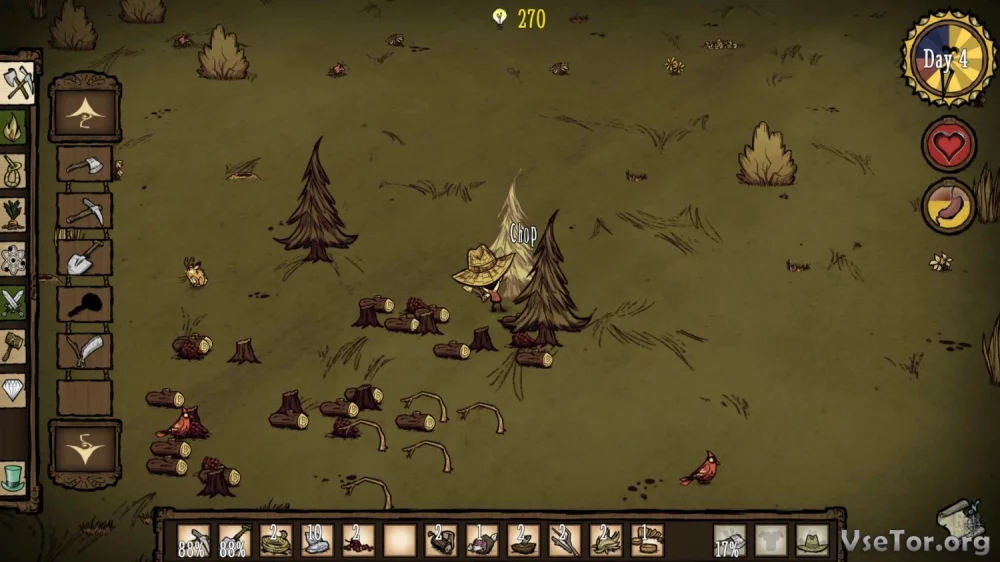1000x562 pixels.
Task: Open the Tools crafting tab
Action: [17, 83]
